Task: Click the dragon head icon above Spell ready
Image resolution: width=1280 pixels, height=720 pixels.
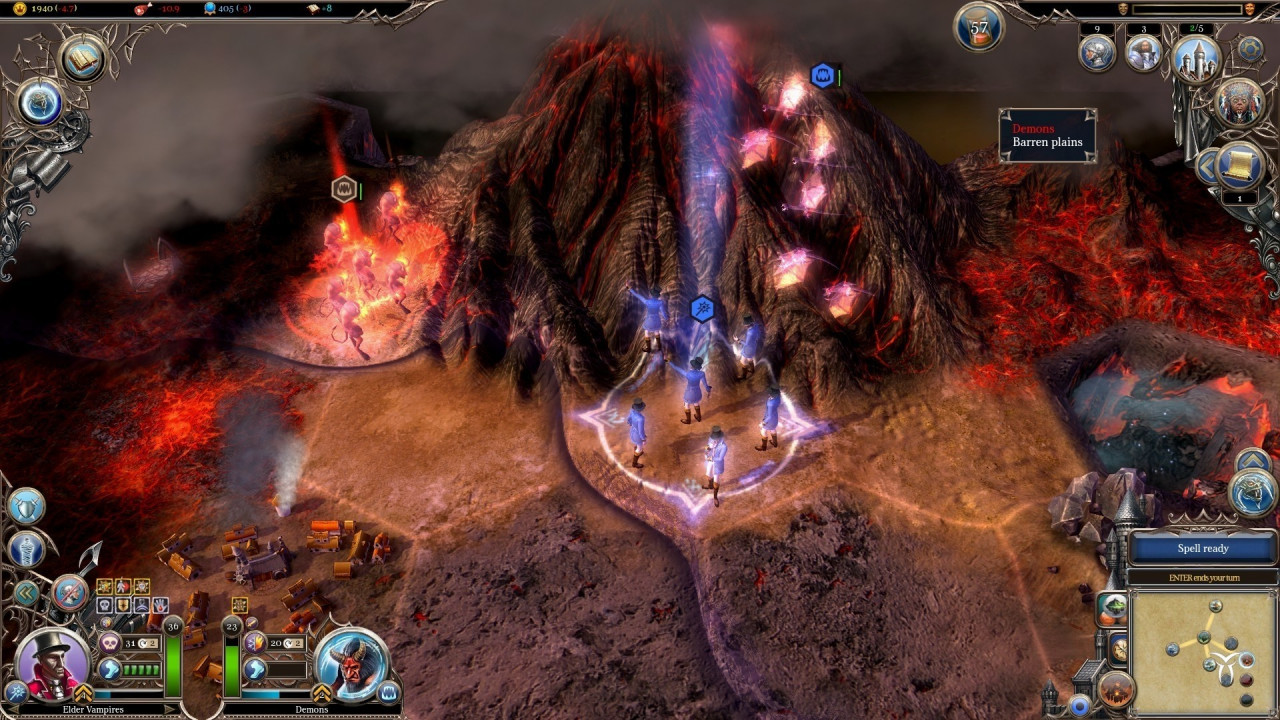Action: click(x=1252, y=493)
